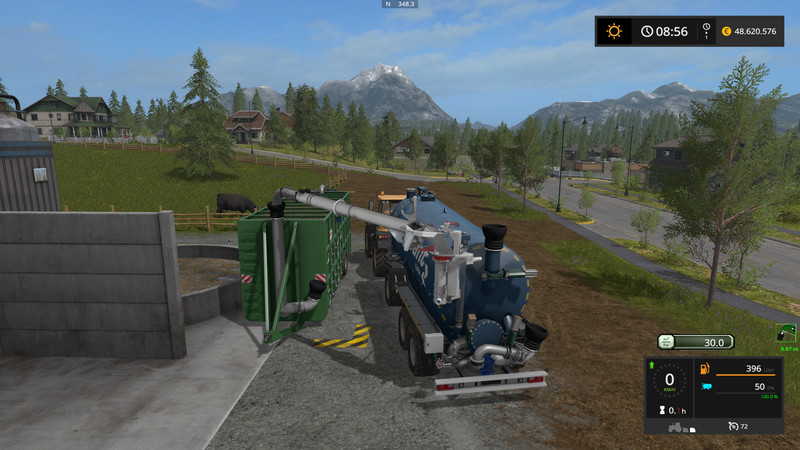Select the 30.0 working width gauge
The width and height of the screenshot is (800, 450).
pos(704,342)
